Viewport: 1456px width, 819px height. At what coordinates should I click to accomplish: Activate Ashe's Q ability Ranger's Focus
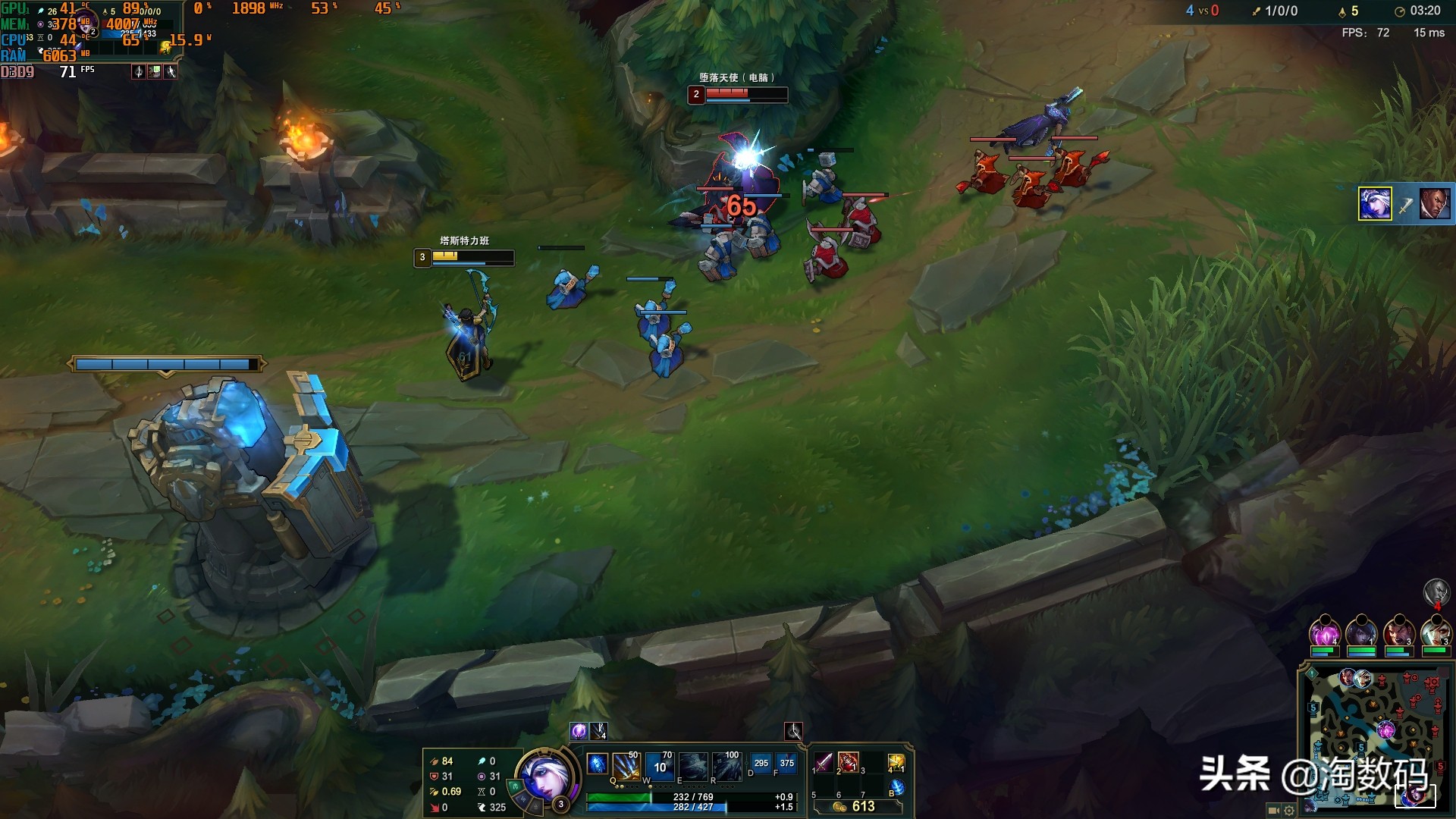626,766
